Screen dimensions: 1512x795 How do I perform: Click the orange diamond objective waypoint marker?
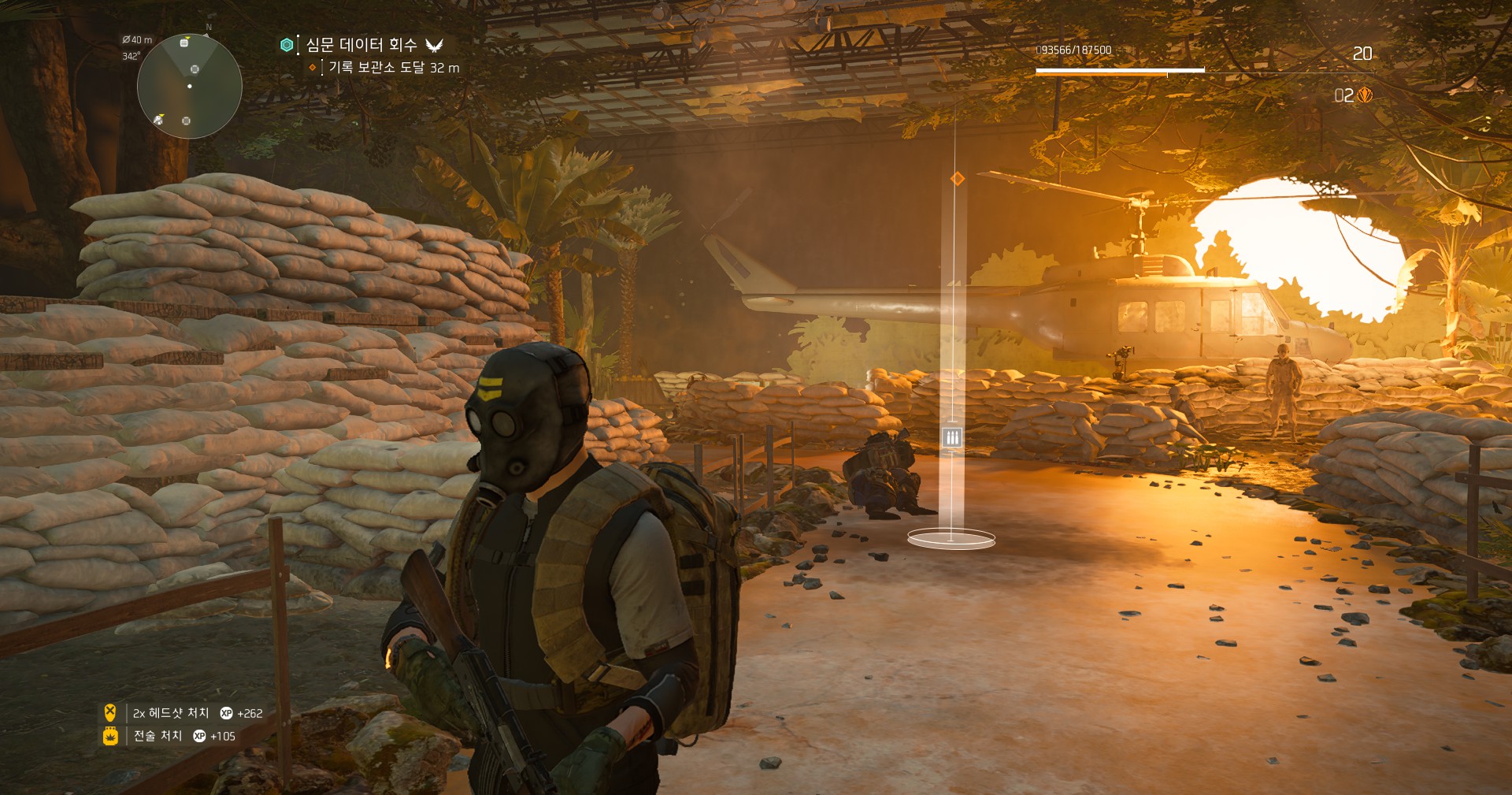click(x=958, y=179)
